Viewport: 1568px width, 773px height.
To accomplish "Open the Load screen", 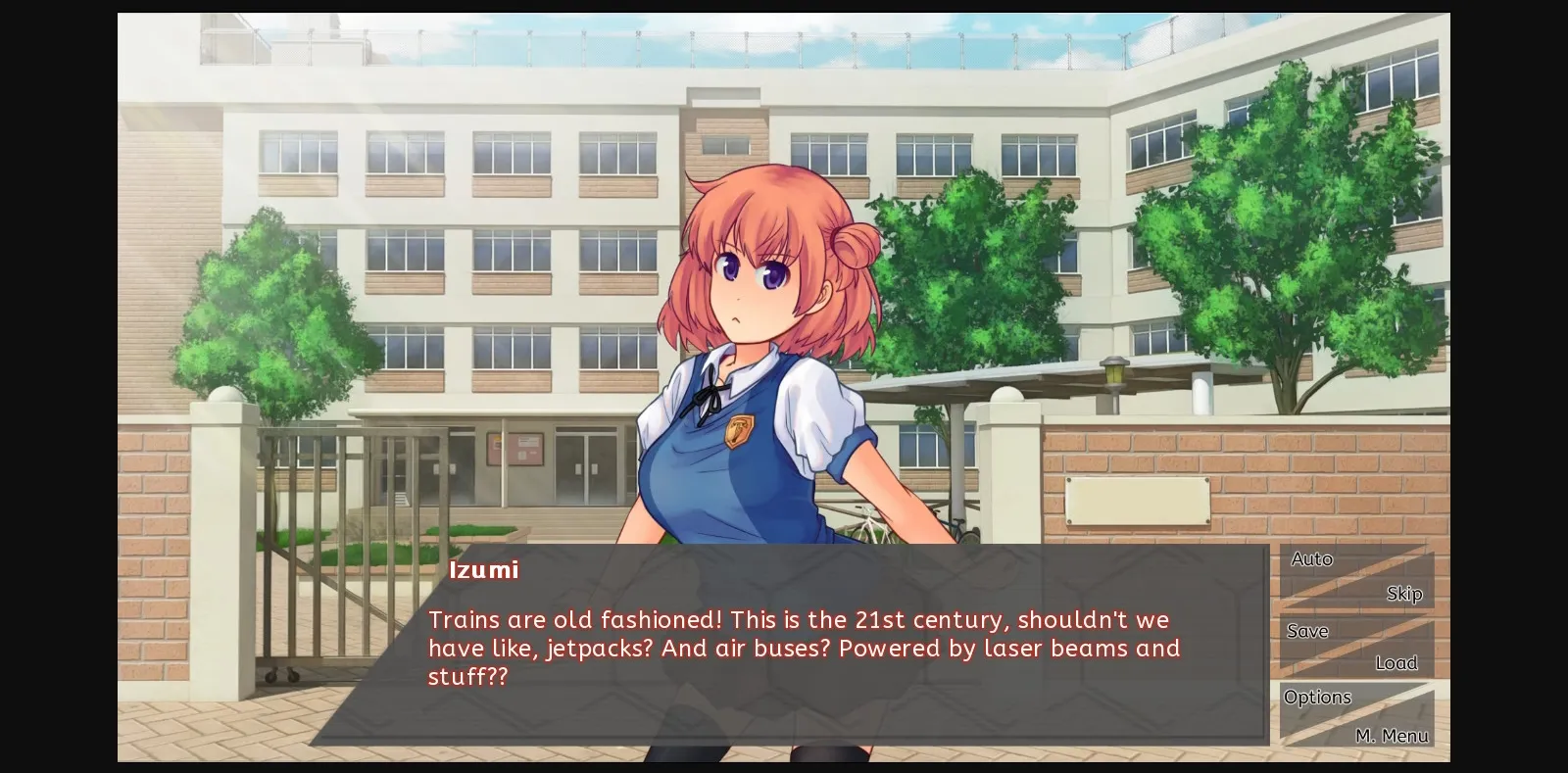I will pos(1396,662).
